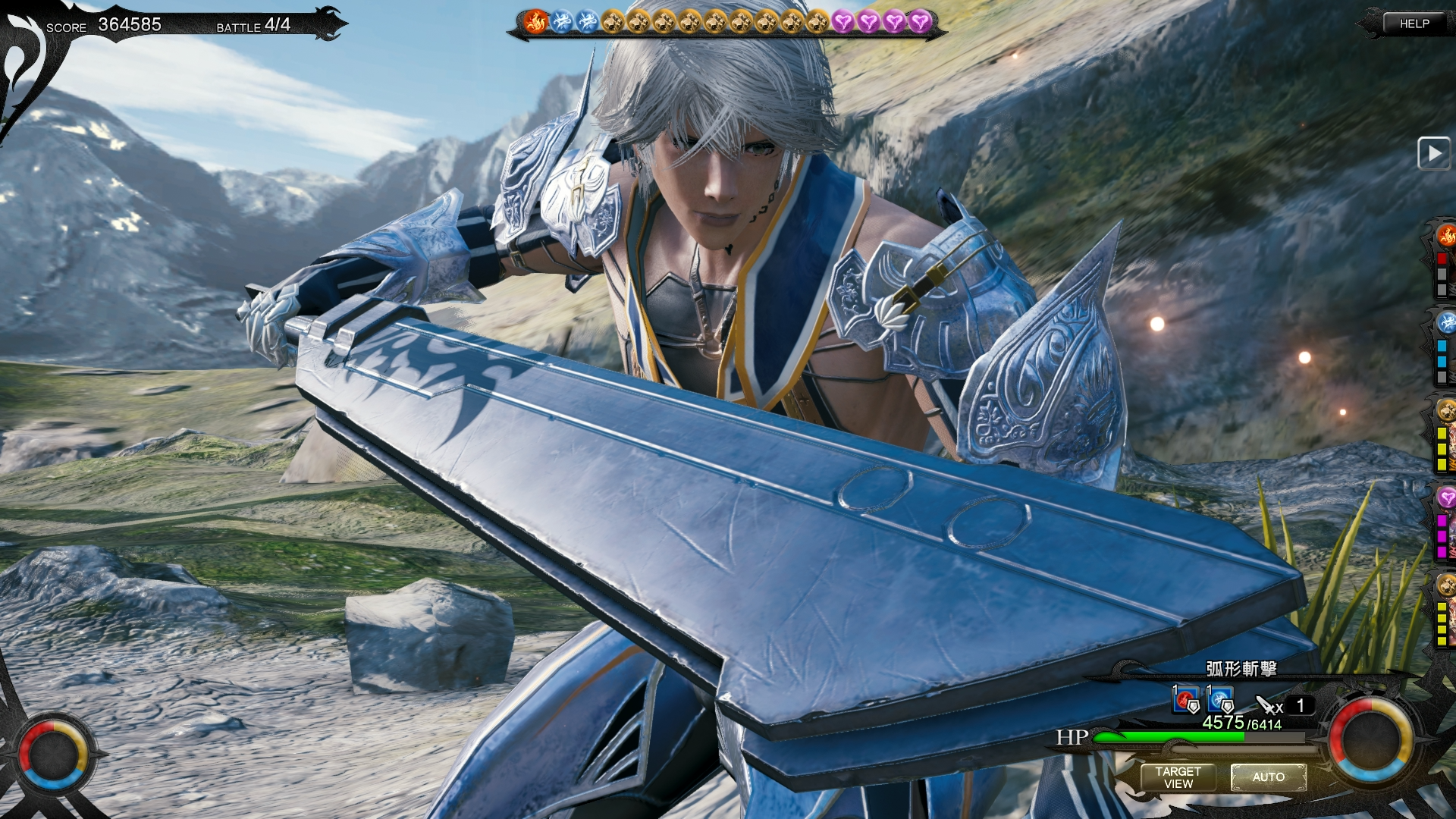The image size is (1456, 819).
Task: Click the red fire cost orb under the ability name
Action: coord(1186,700)
